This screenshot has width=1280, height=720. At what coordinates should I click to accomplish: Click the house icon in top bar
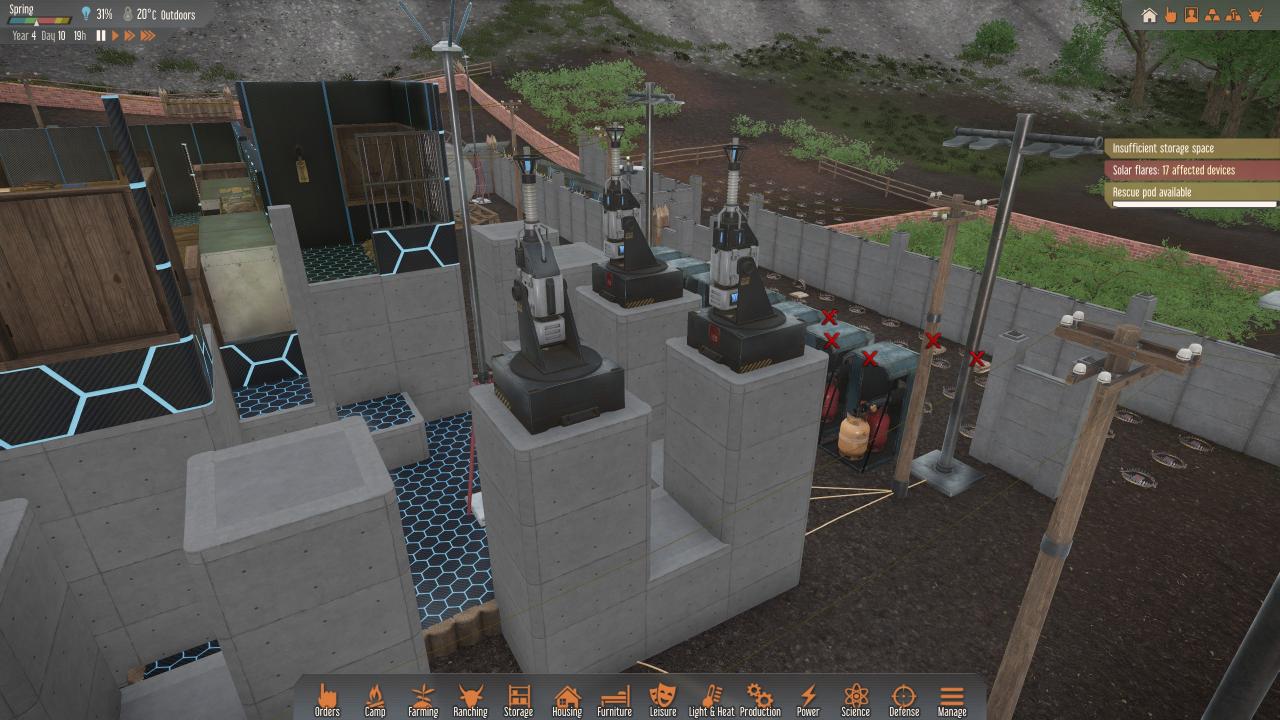[1149, 15]
